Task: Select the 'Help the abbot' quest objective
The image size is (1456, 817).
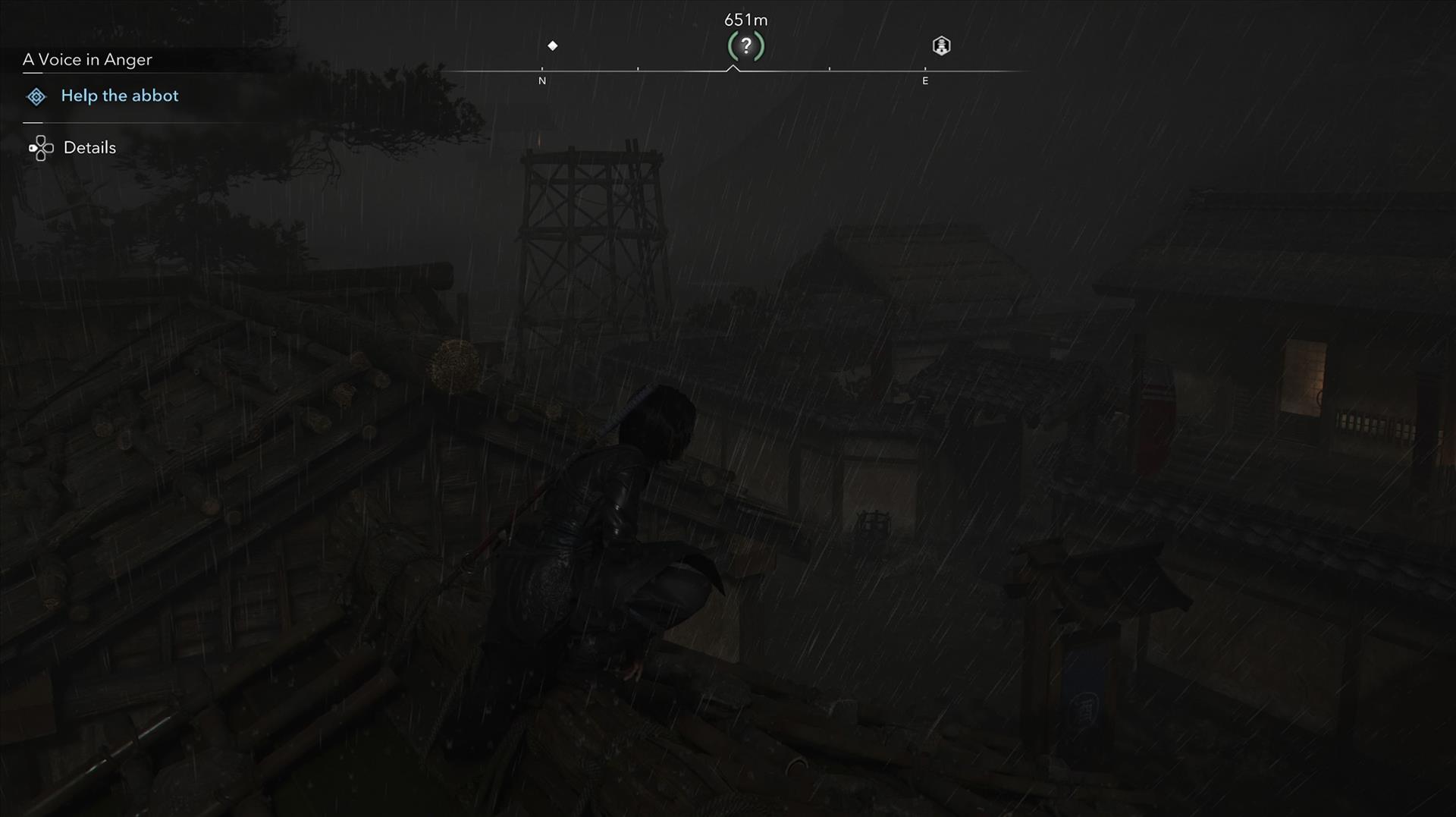Action: pos(119,96)
